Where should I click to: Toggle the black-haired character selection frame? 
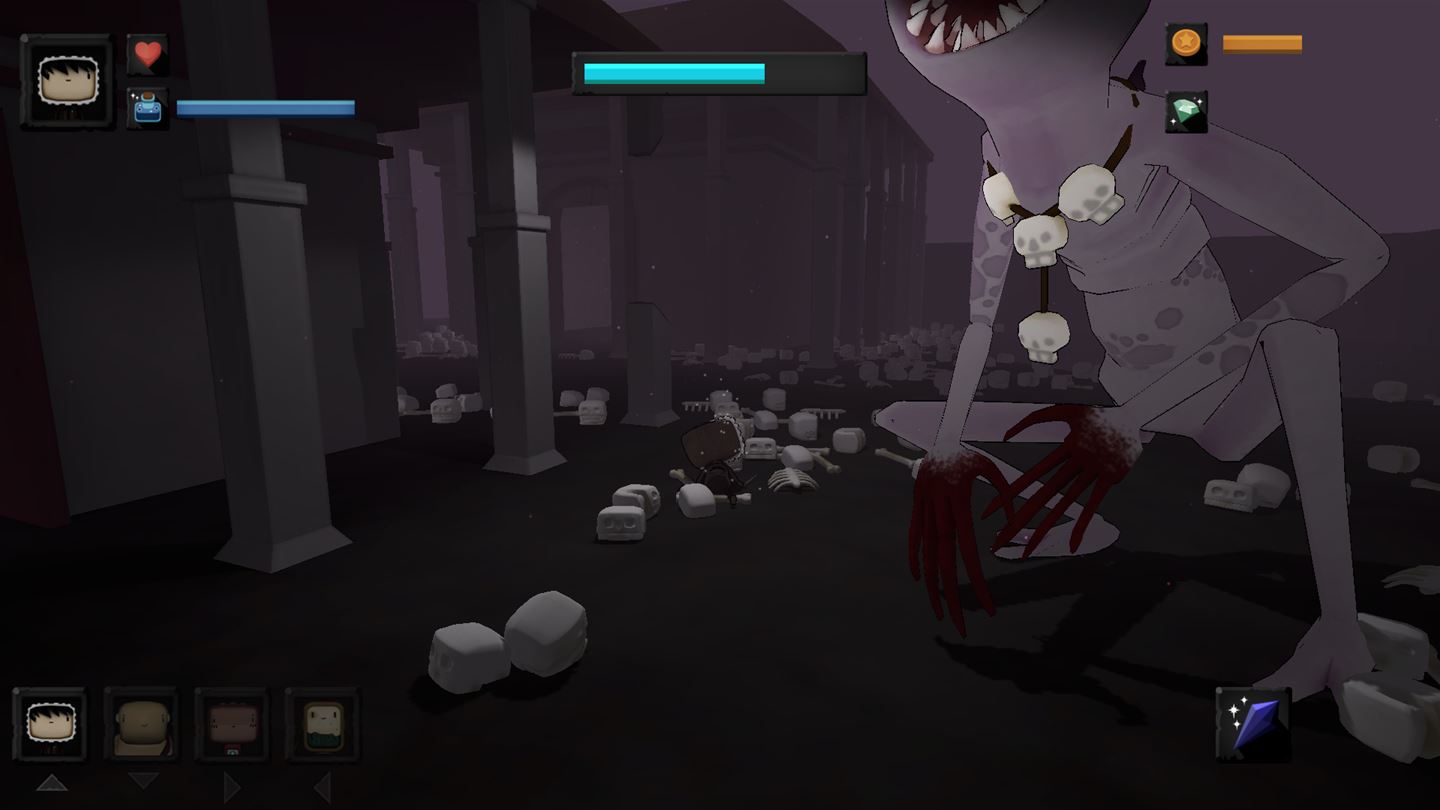pyautogui.click(x=52, y=727)
